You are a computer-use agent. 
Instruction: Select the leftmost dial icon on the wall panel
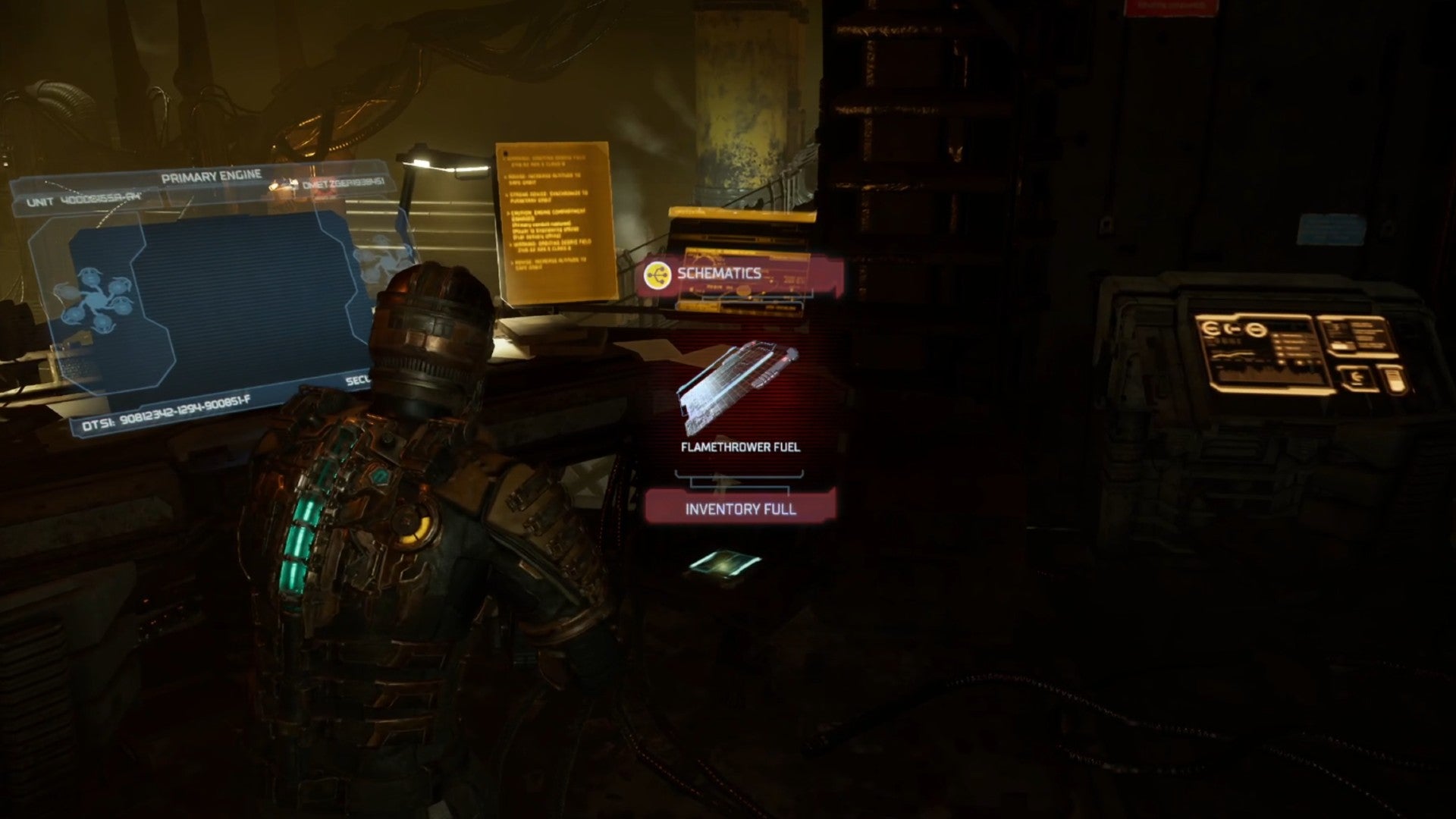click(x=1210, y=328)
